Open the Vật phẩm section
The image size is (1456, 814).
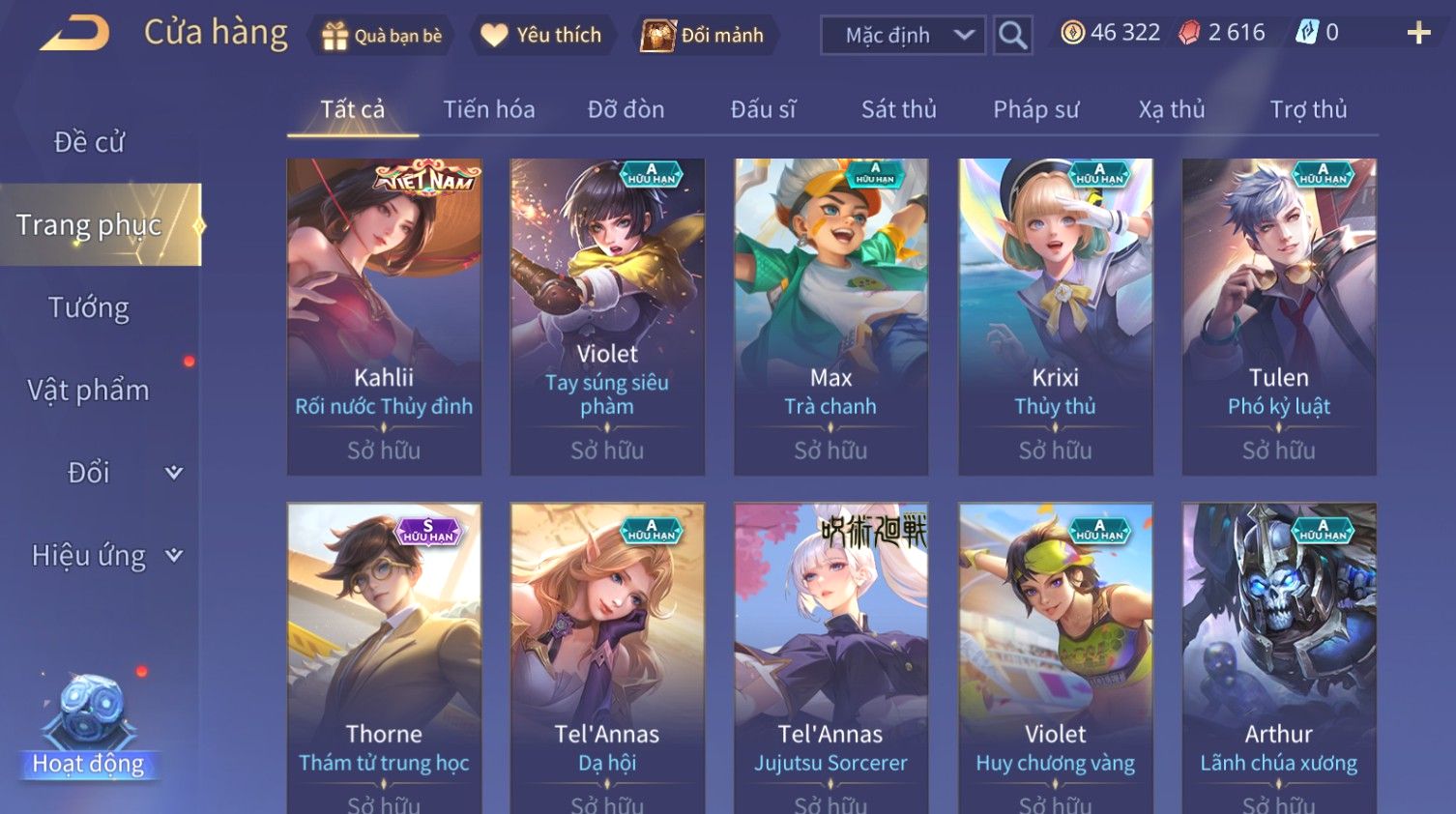[89, 391]
